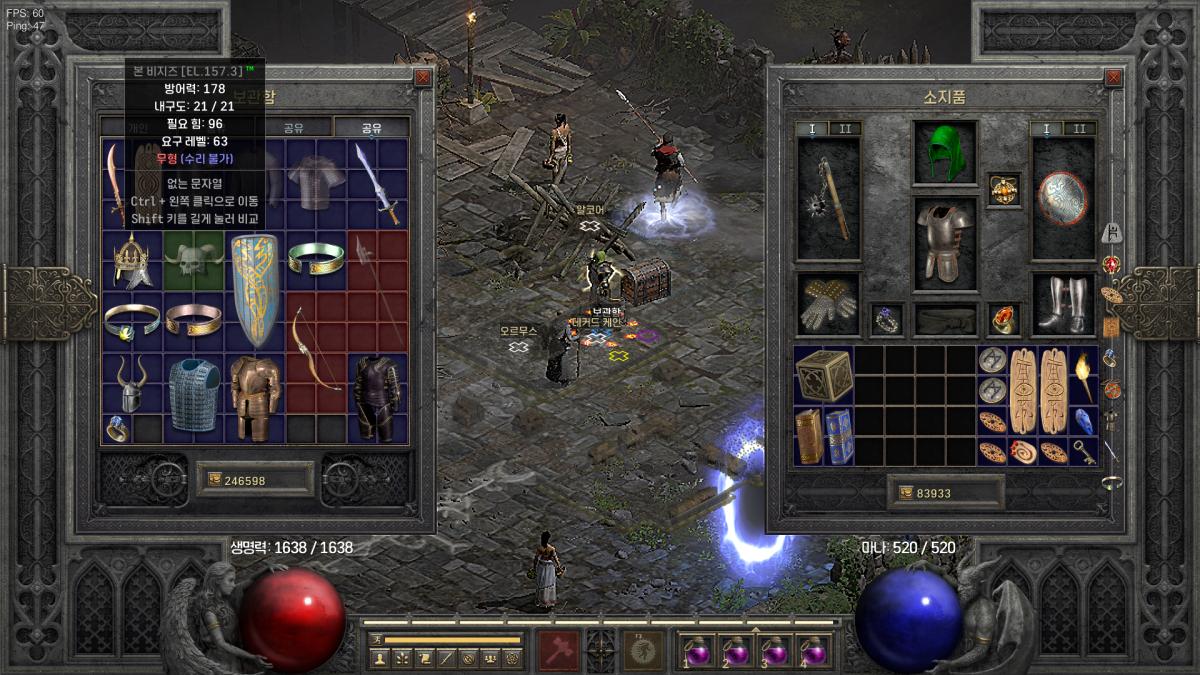Image resolution: width=1200 pixels, height=675 pixels.
Task: Close the inventory panel
Action: [x=1114, y=77]
